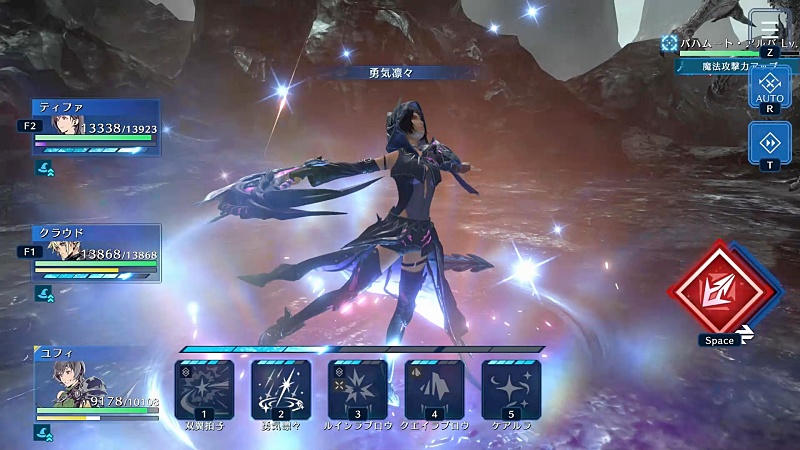Activate the 勇気凛々 skill icon
Screen dimensions: 800x450
281,390
